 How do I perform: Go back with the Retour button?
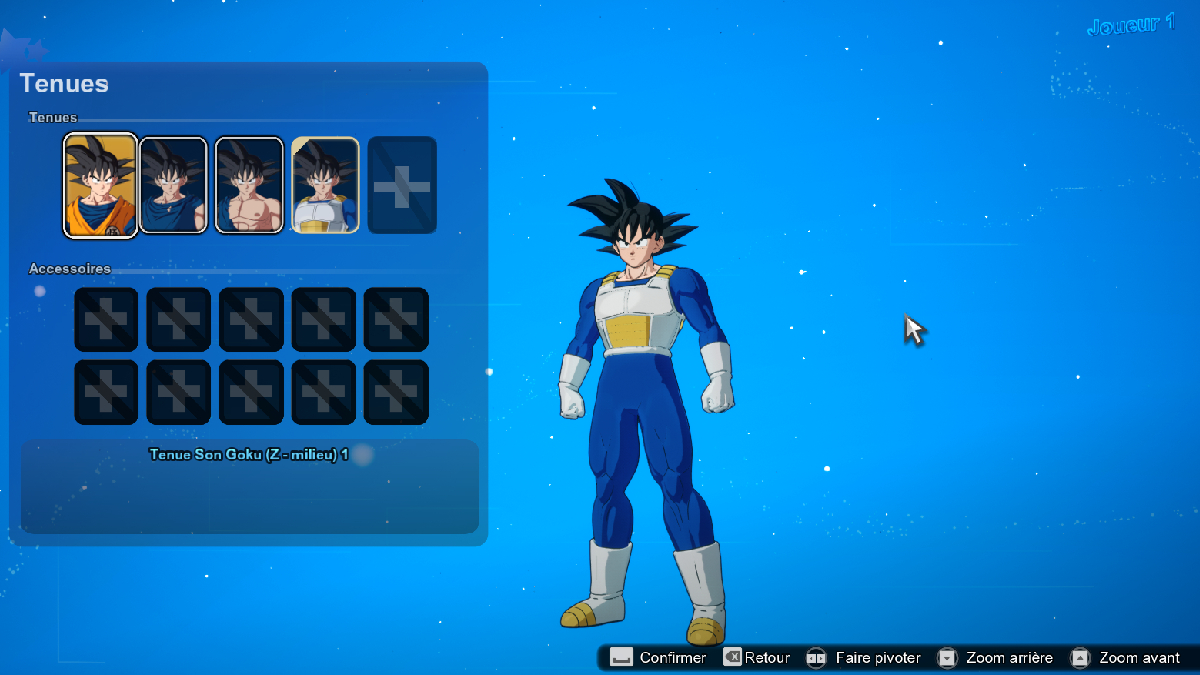click(x=757, y=658)
